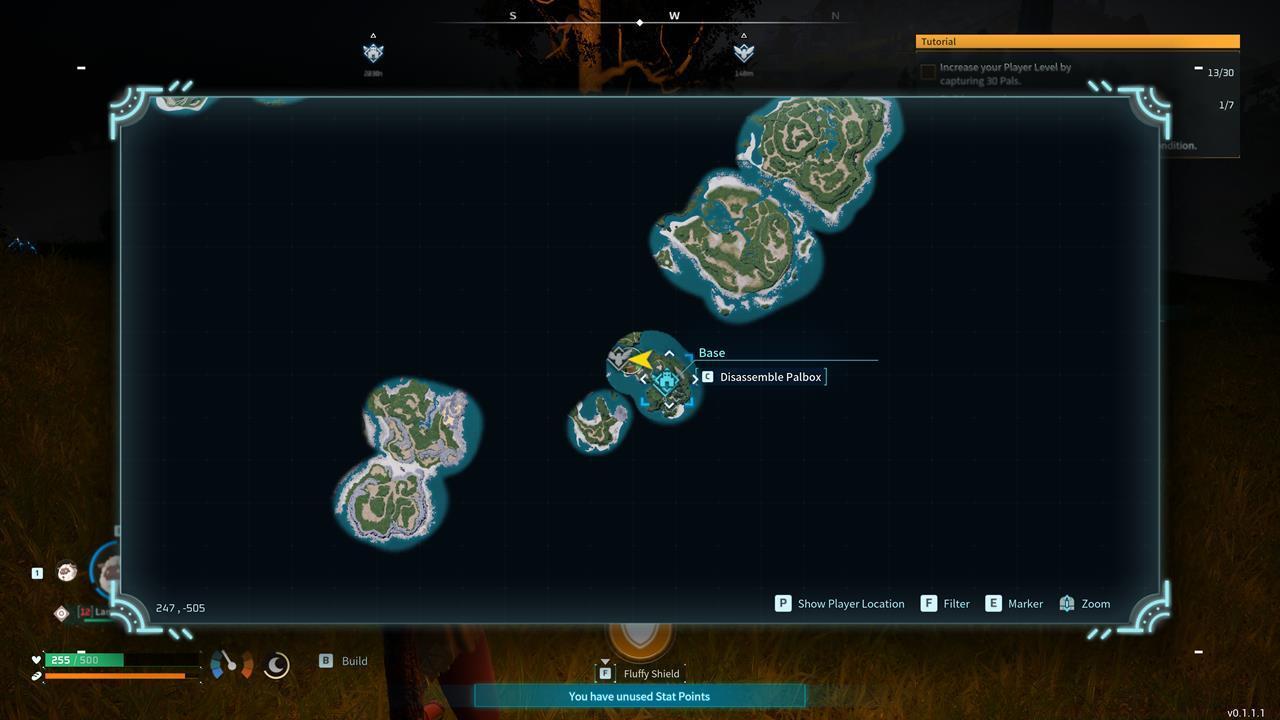Choose Disassemble Palbox

[x=770, y=377]
